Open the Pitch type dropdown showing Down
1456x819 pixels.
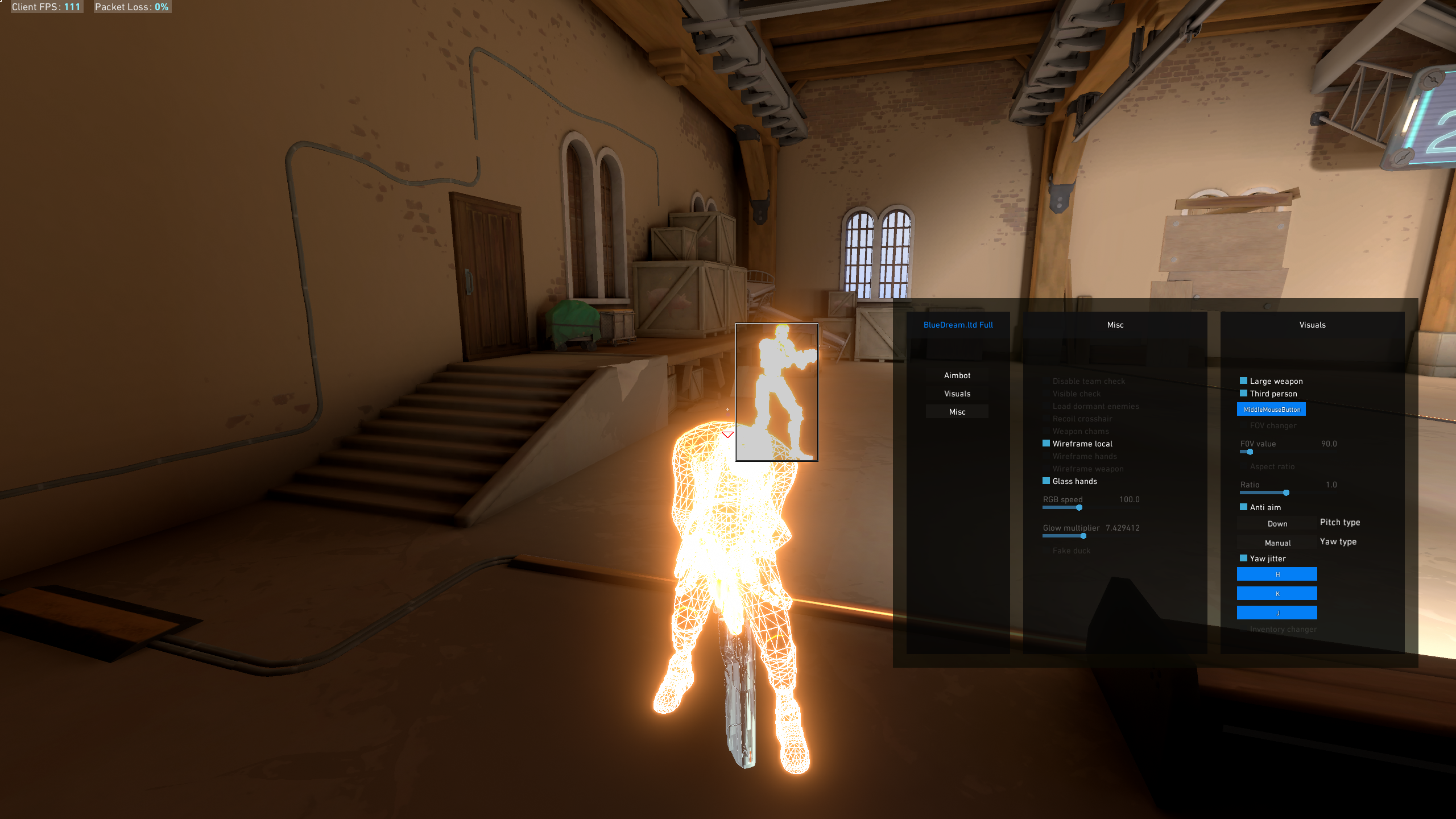tap(1277, 524)
